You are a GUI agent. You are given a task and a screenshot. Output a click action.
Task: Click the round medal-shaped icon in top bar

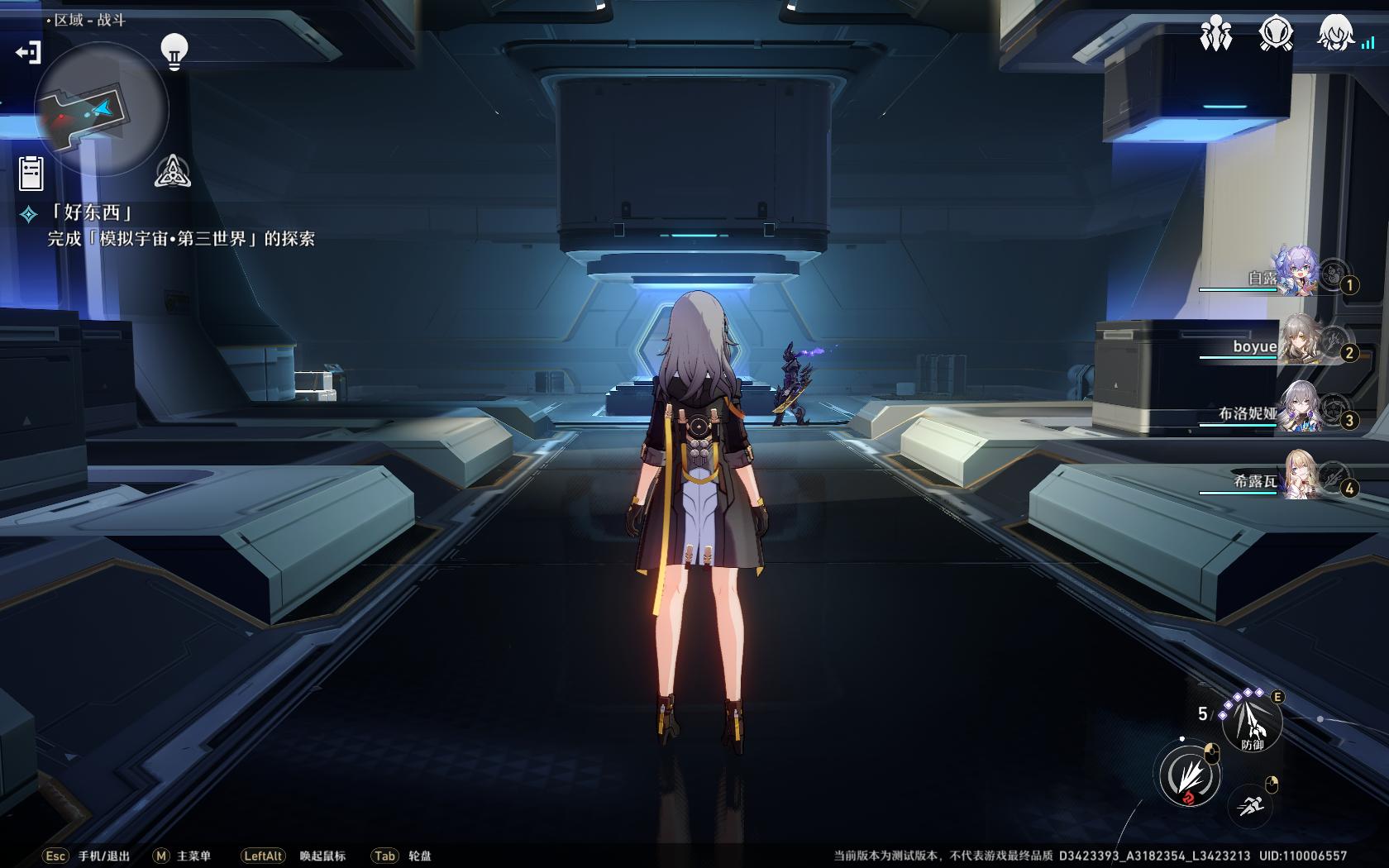tap(1276, 36)
